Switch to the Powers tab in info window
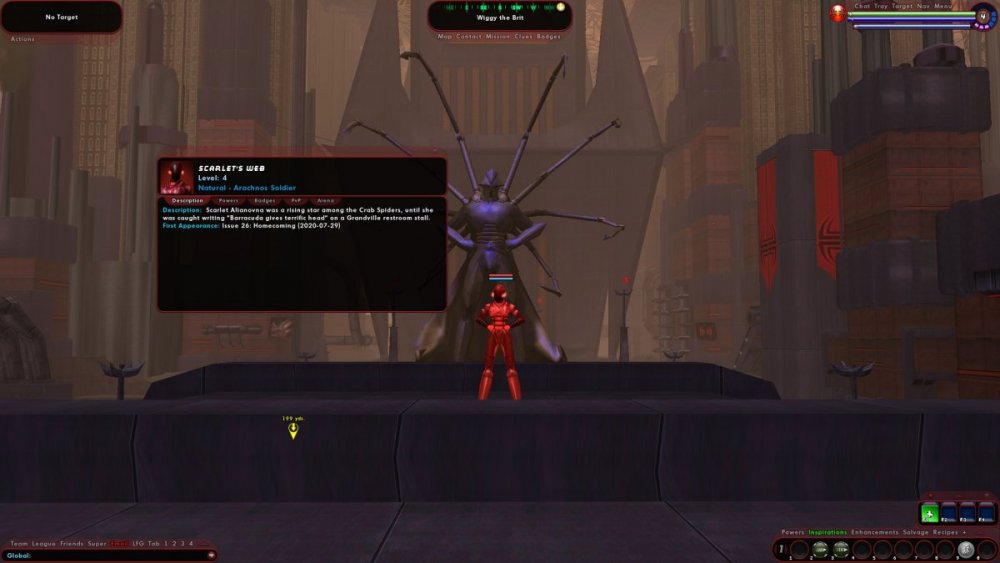This screenshot has height=563, width=1000. click(x=229, y=200)
